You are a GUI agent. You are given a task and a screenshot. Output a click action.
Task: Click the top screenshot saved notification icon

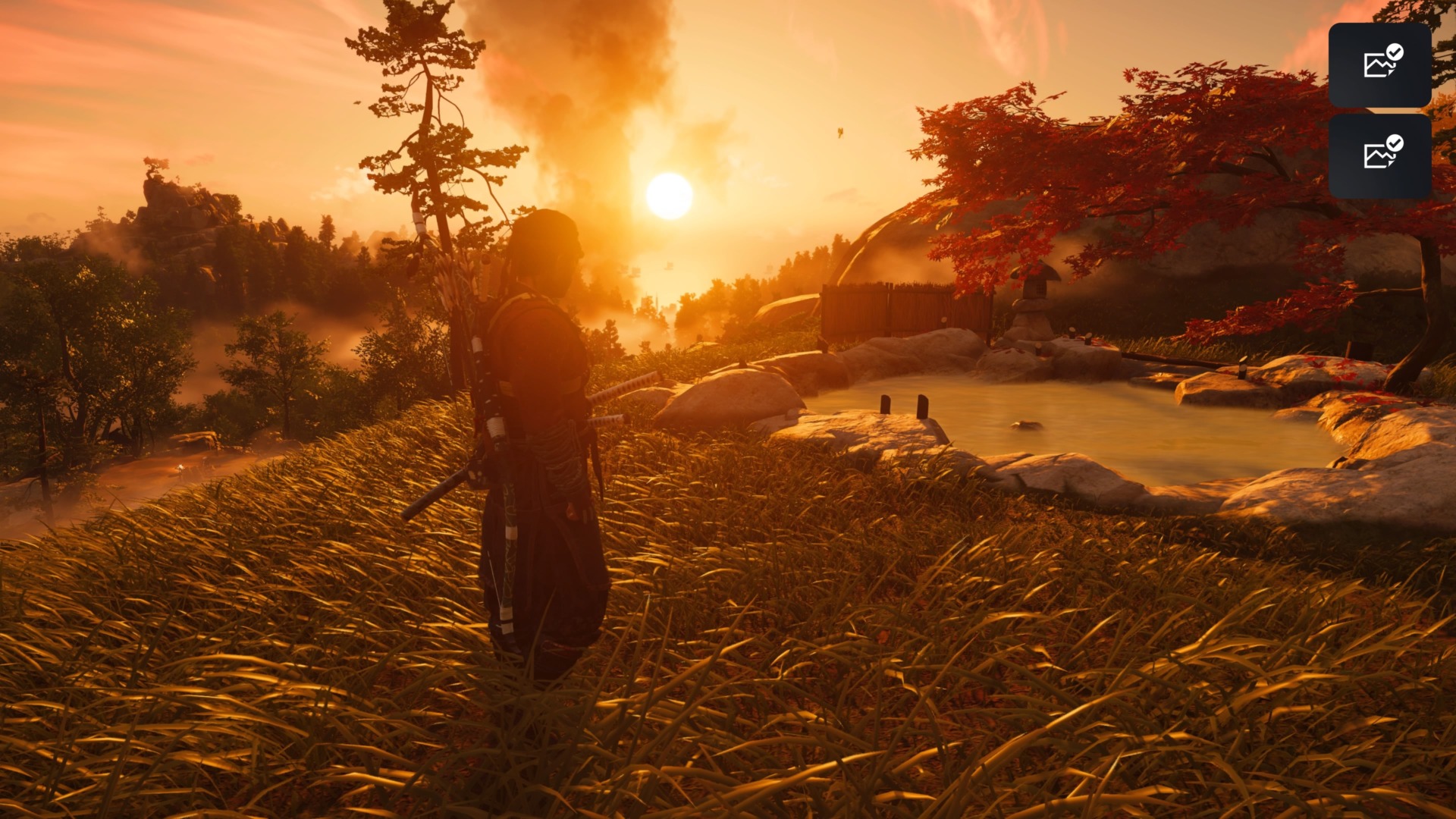1382,64
